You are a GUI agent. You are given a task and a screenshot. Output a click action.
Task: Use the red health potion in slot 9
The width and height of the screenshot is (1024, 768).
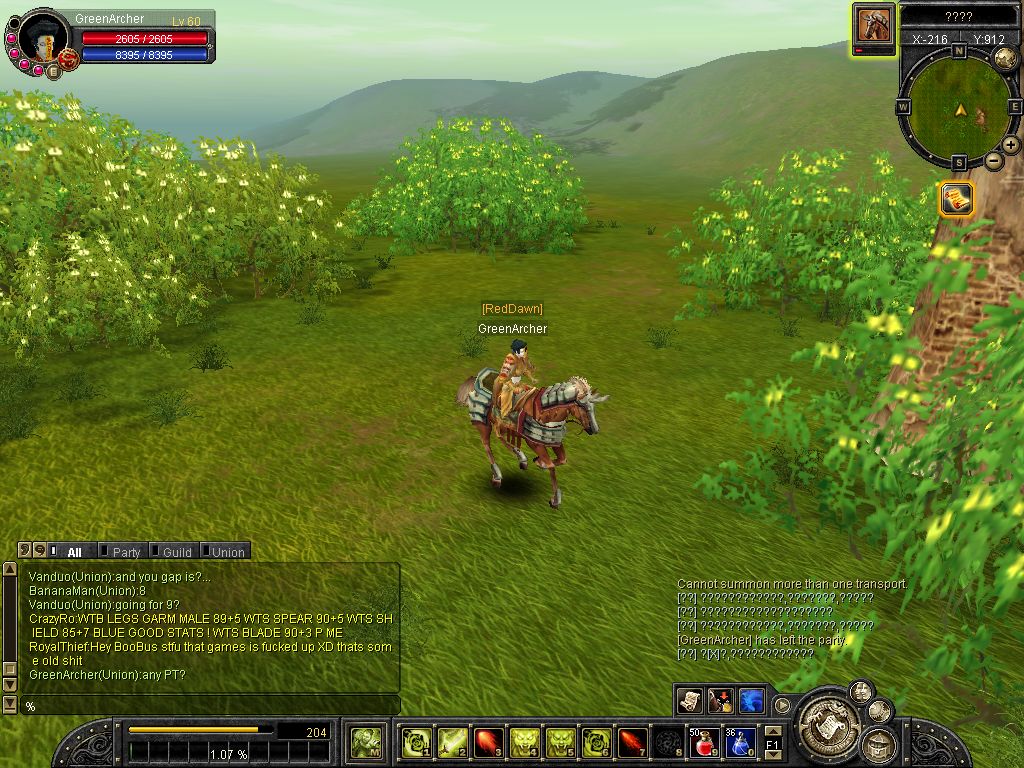704,743
